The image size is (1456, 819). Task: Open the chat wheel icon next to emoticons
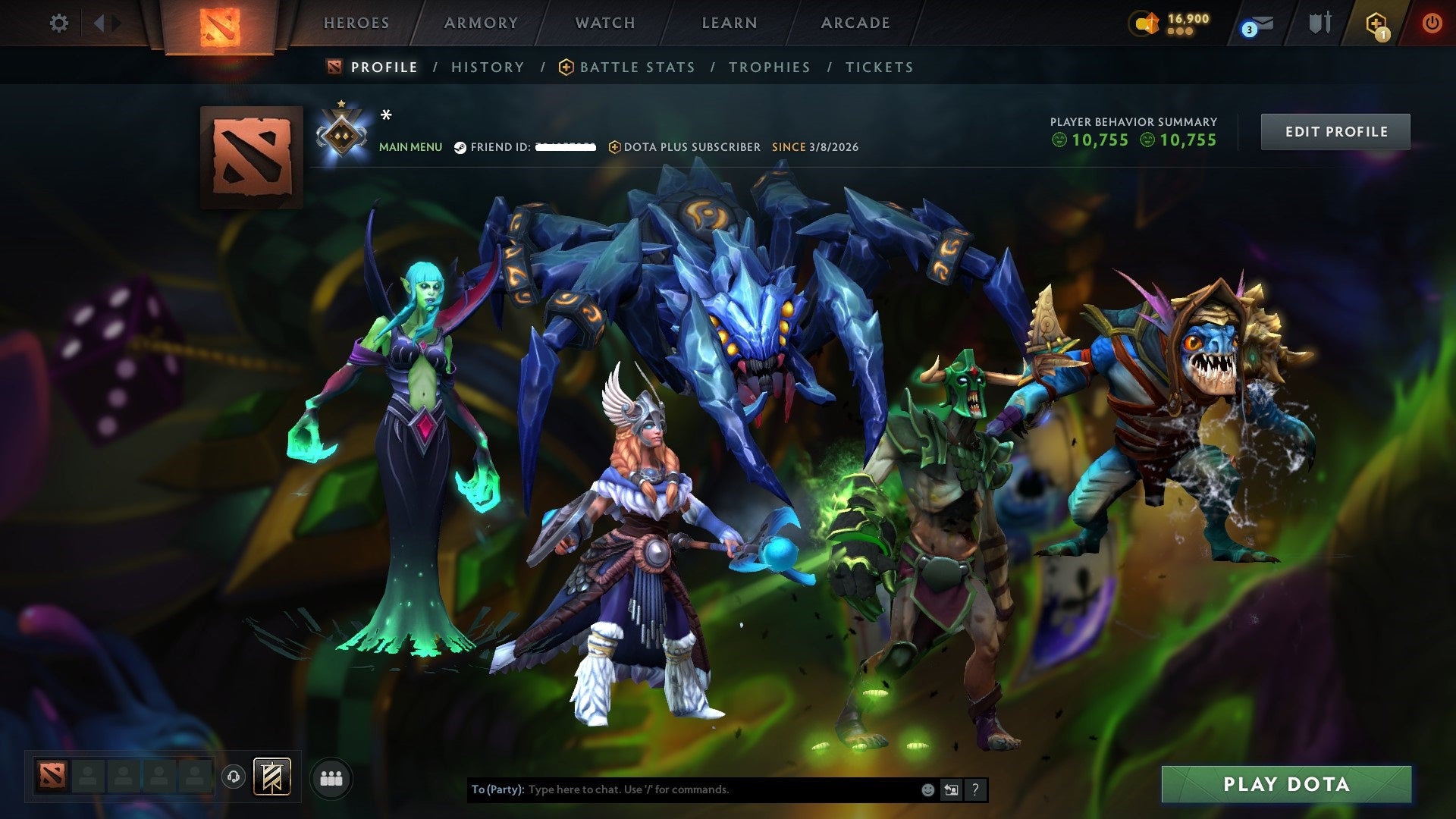[951, 789]
